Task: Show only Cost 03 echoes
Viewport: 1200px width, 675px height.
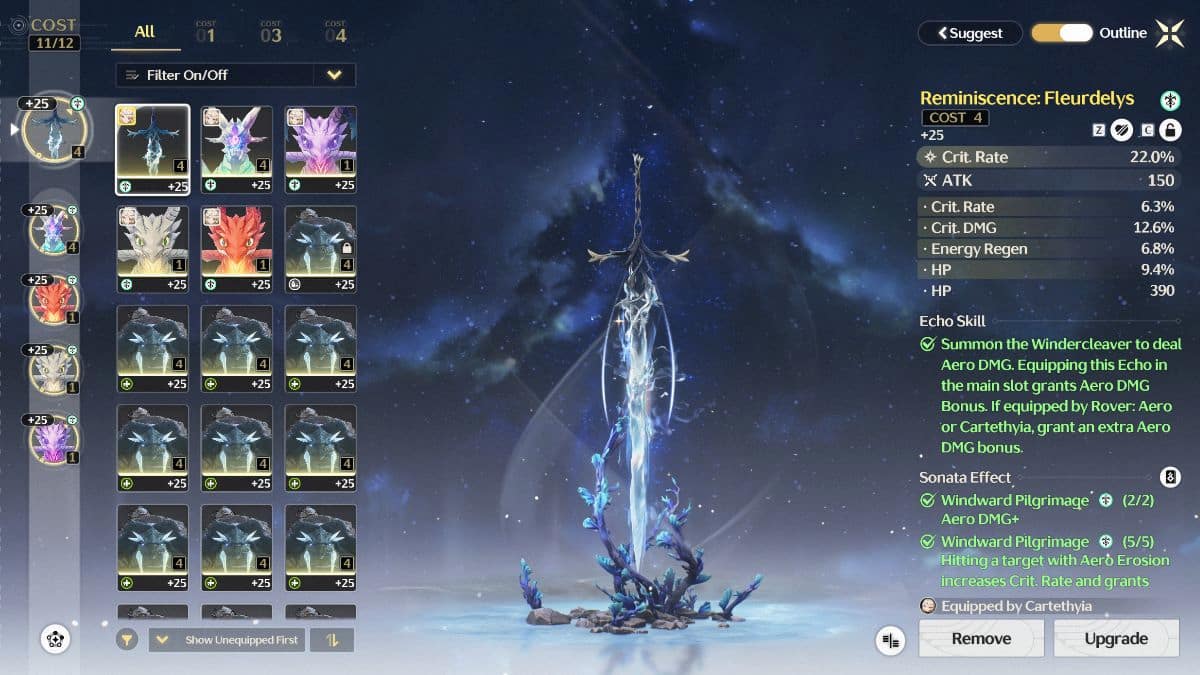Action: 271,34
